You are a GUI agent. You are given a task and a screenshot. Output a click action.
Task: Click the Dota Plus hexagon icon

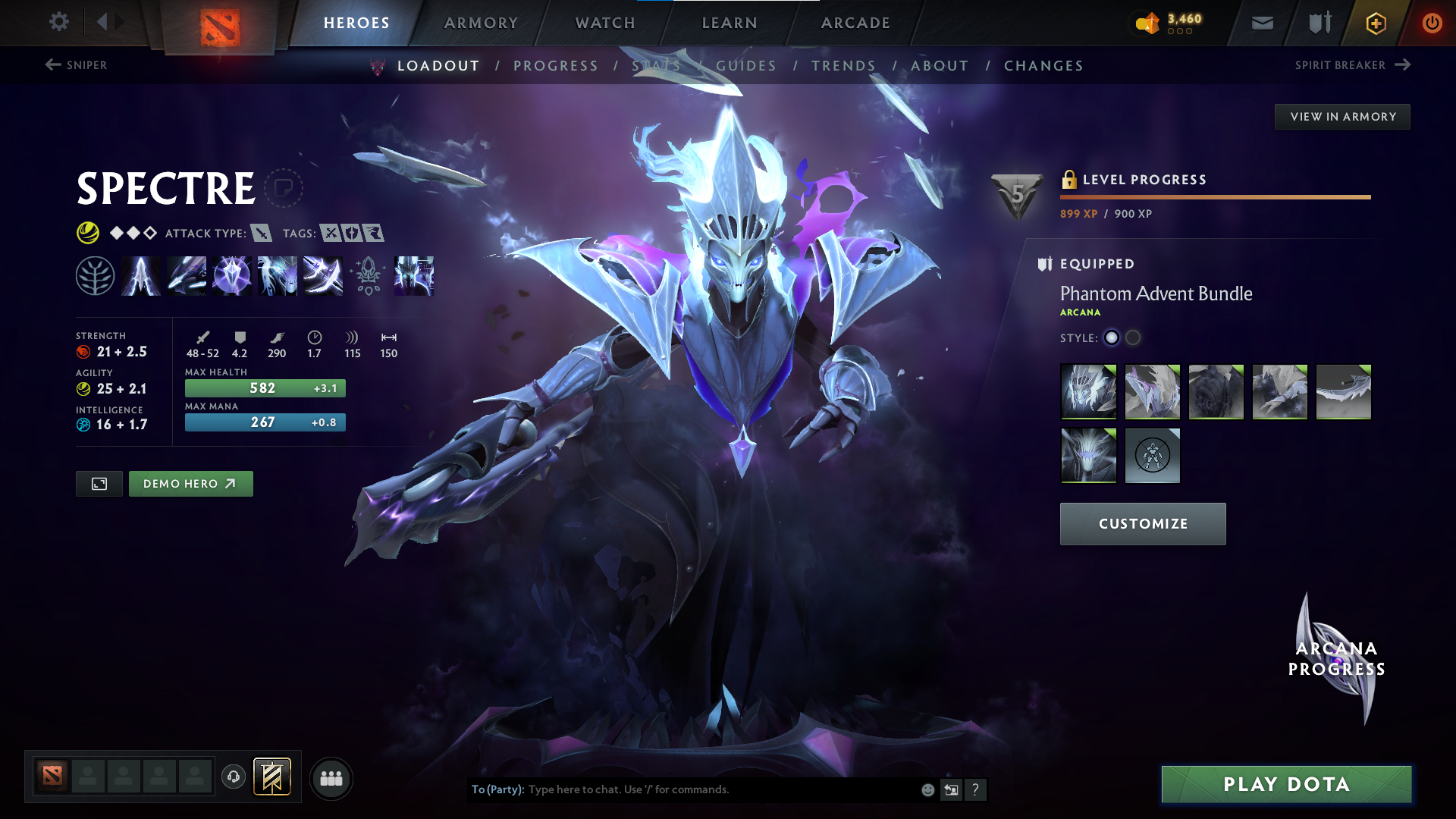click(x=1375, y=23)
